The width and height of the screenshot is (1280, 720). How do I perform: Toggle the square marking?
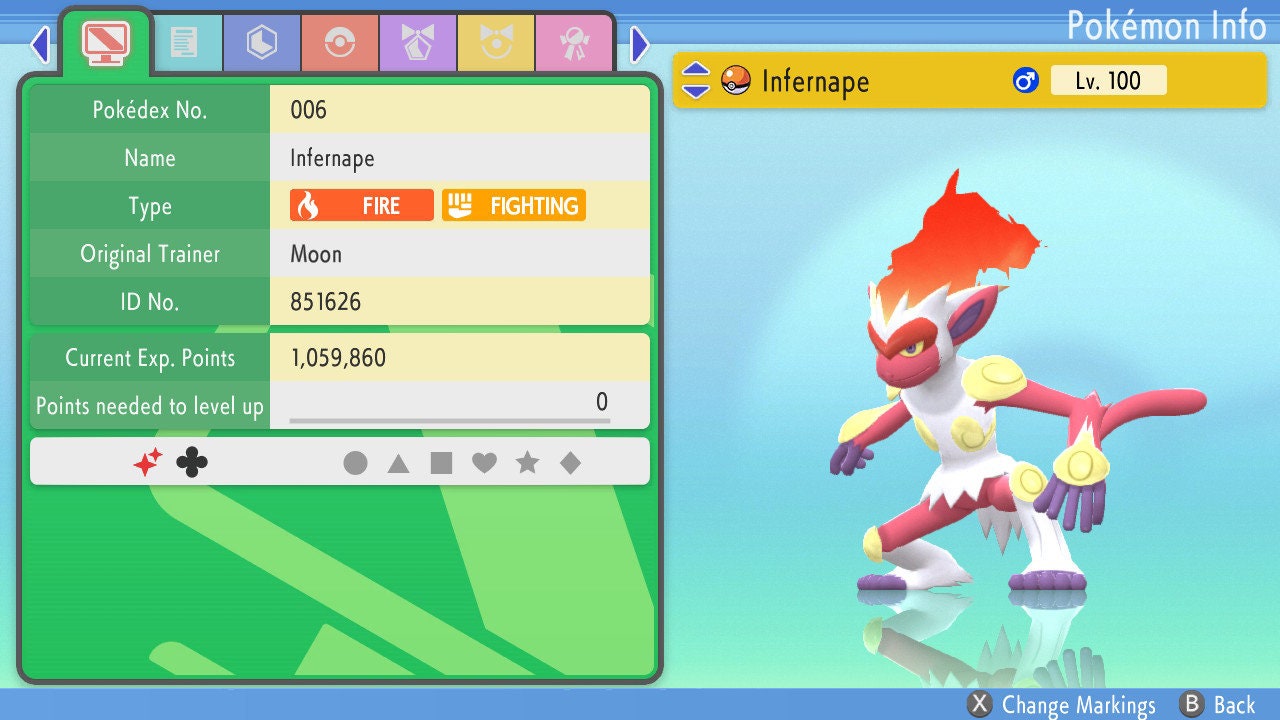point(441,463)
